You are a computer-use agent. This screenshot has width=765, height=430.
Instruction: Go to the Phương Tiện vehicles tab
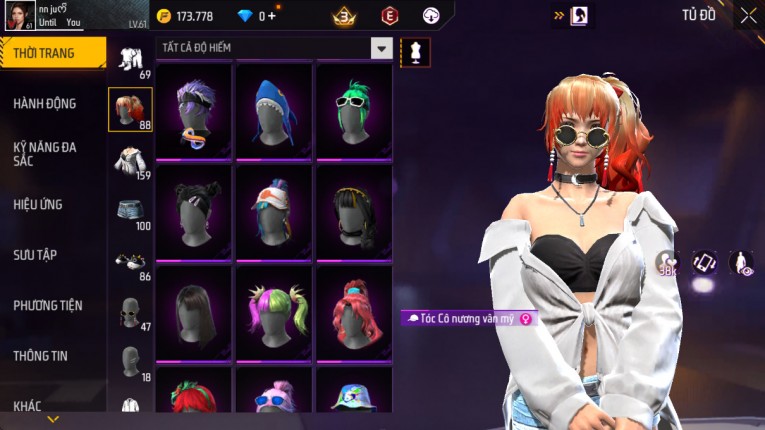(x=48, y=305)
